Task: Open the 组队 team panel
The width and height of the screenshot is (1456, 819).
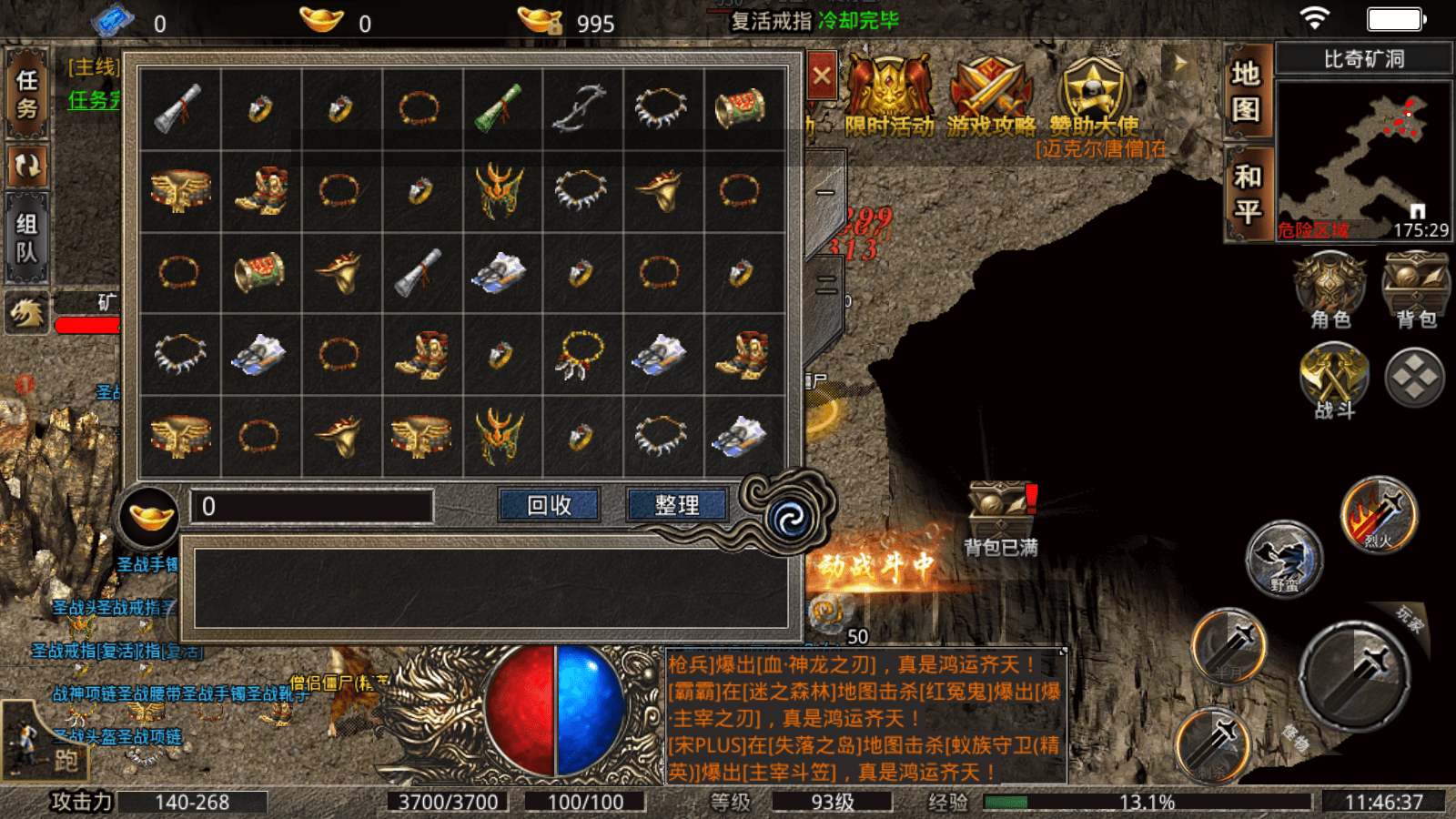Action: pos(27,238)
